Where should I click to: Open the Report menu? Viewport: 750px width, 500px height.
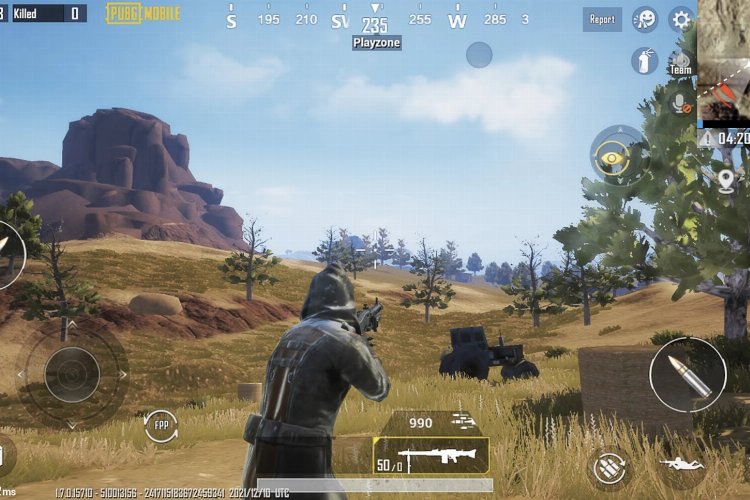(602, 19)
